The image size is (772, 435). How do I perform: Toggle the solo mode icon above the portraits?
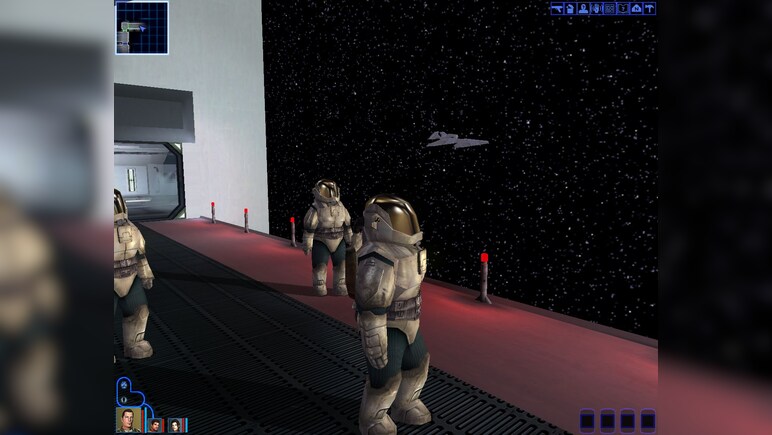click(123, 383)
